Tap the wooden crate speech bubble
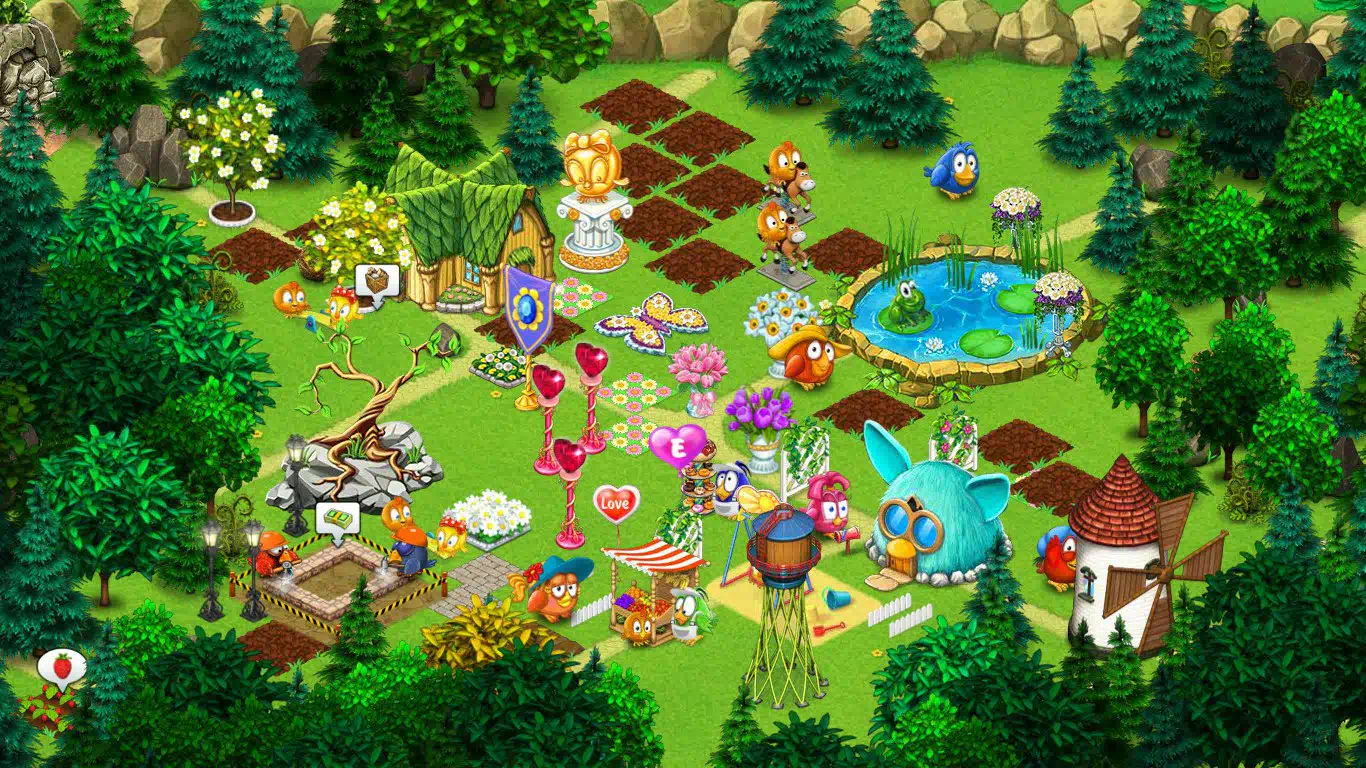This screenshot has width=1366, height=768. point(376,280)
